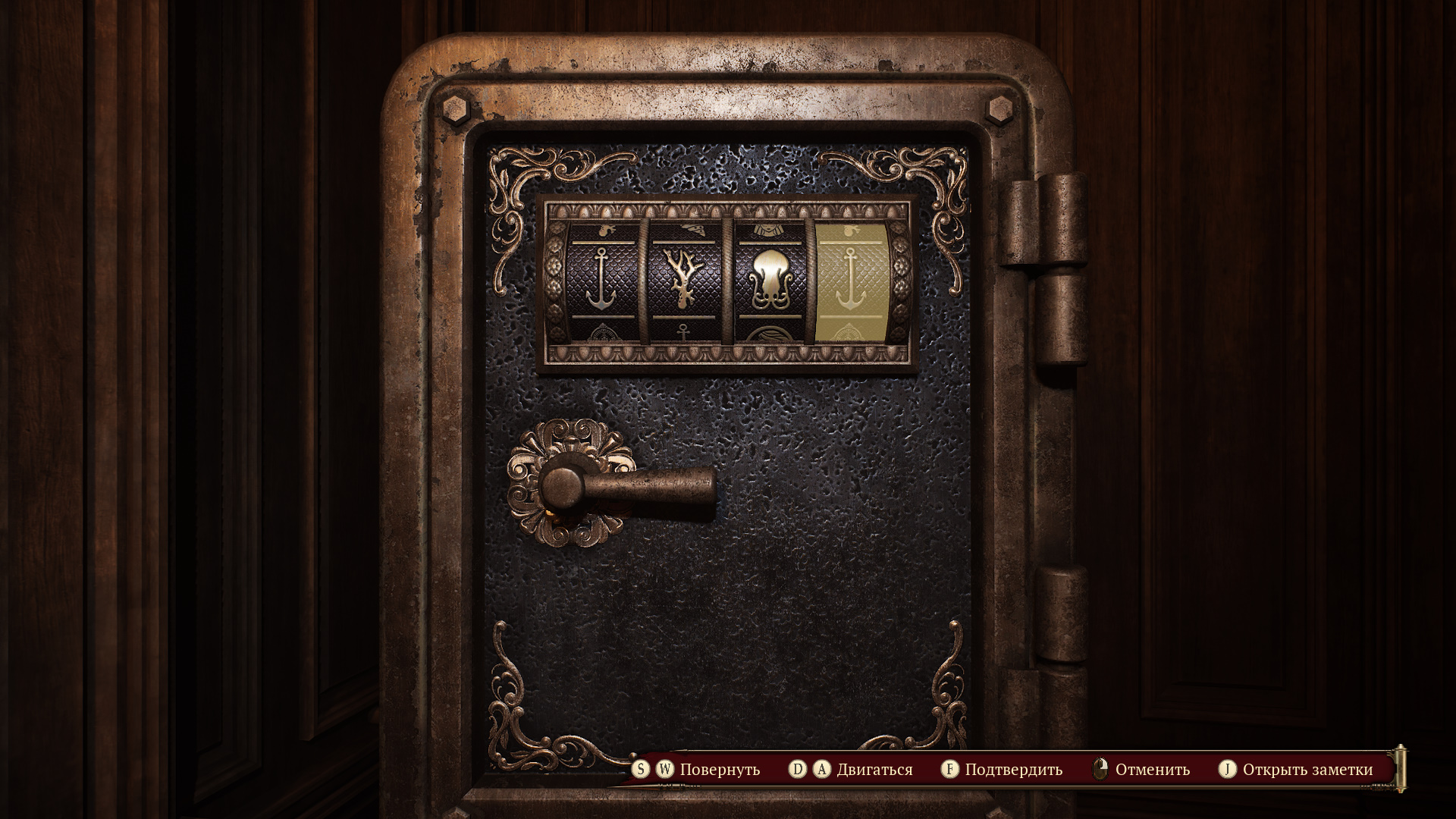Select the octopus symbol dial

click(x=767, y=278)
